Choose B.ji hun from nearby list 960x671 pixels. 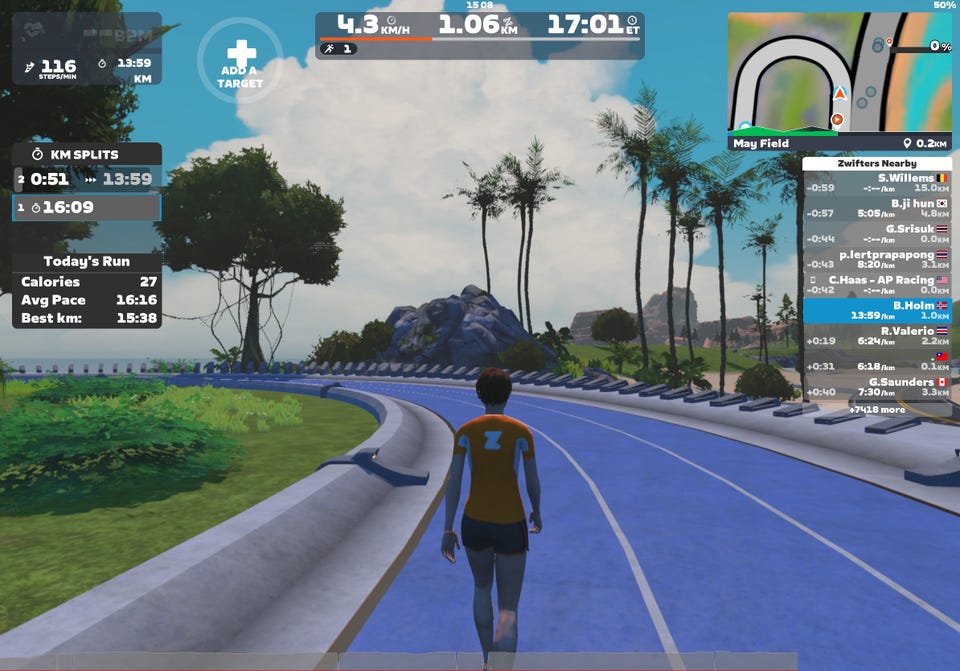[x=877, y=207]
